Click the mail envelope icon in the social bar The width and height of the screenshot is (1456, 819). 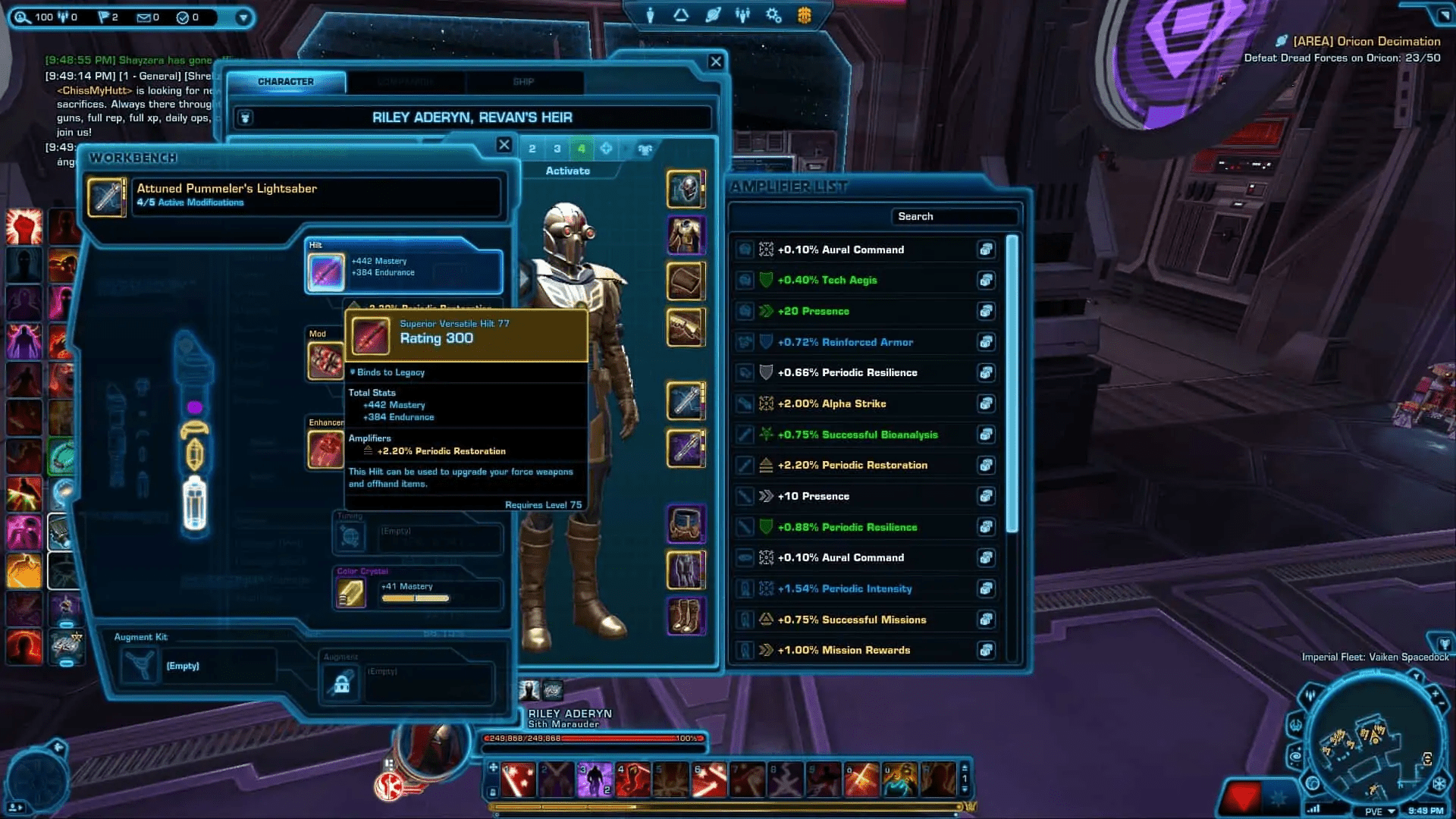(x=144, y=17)
